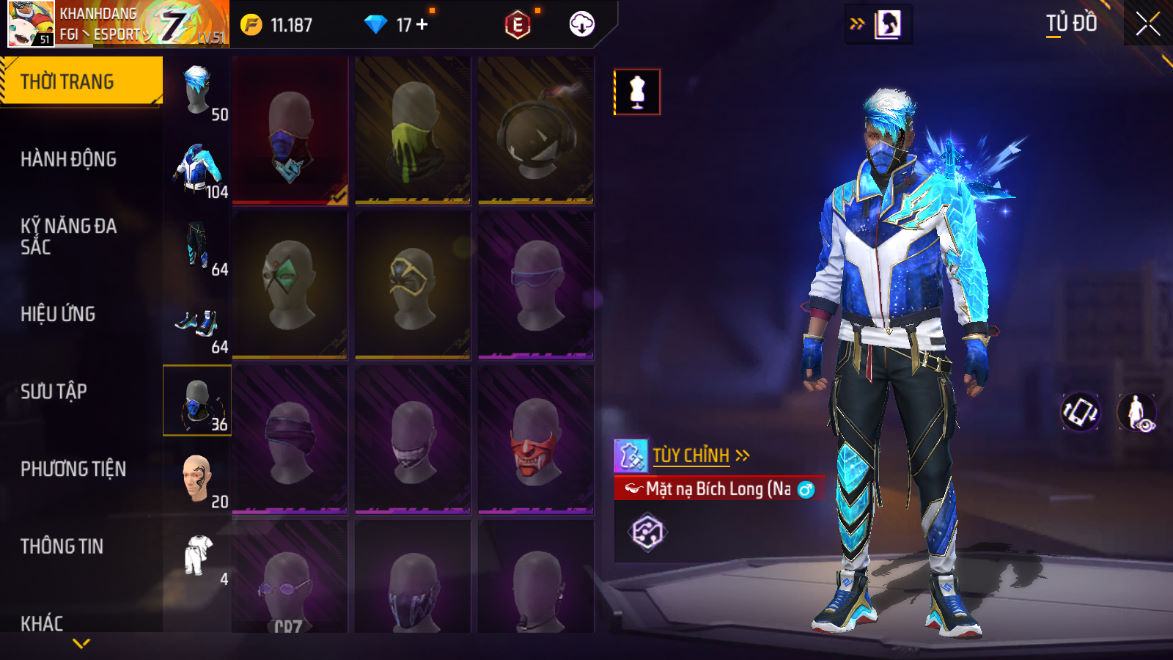Close the wardrobe with the X button
Image resolution: width=1173 pixels, height=660 pixels.
tap(1147, 24)
